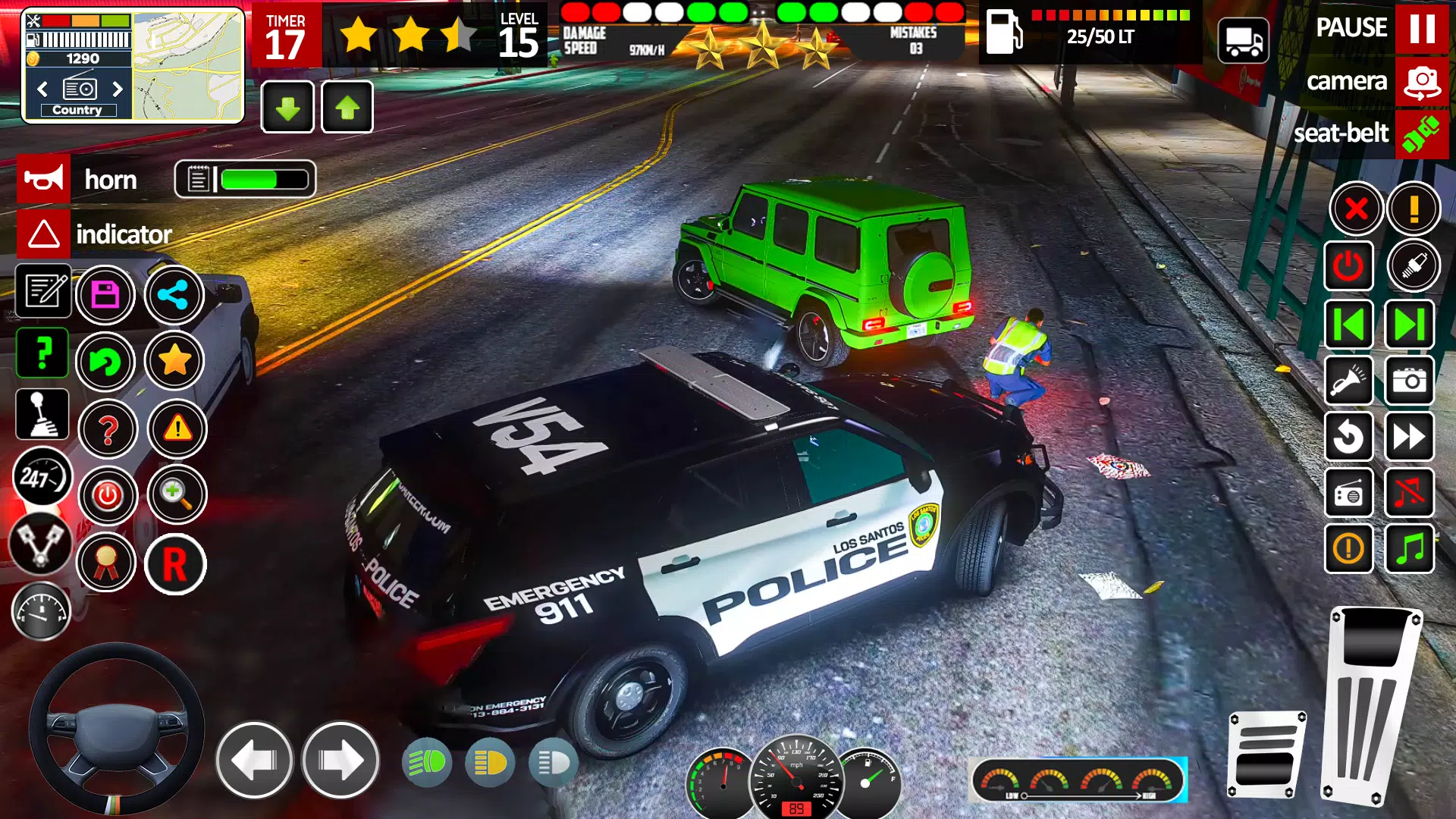Tap the pink save disk icon
1456x819 pixels.
(x=105, y=295)
